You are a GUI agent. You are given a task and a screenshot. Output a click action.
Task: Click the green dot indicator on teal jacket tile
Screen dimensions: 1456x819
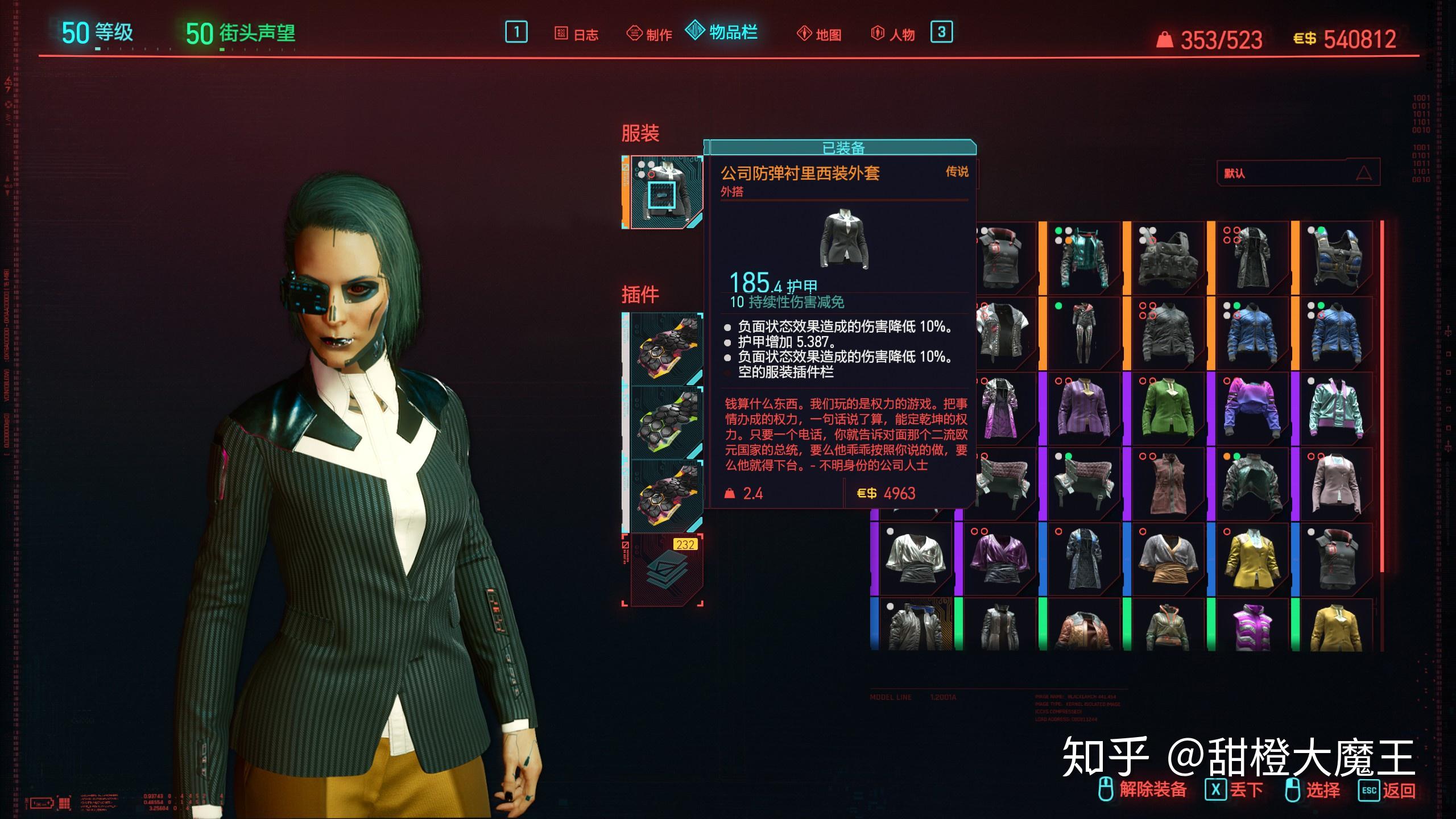(1058, 230)
